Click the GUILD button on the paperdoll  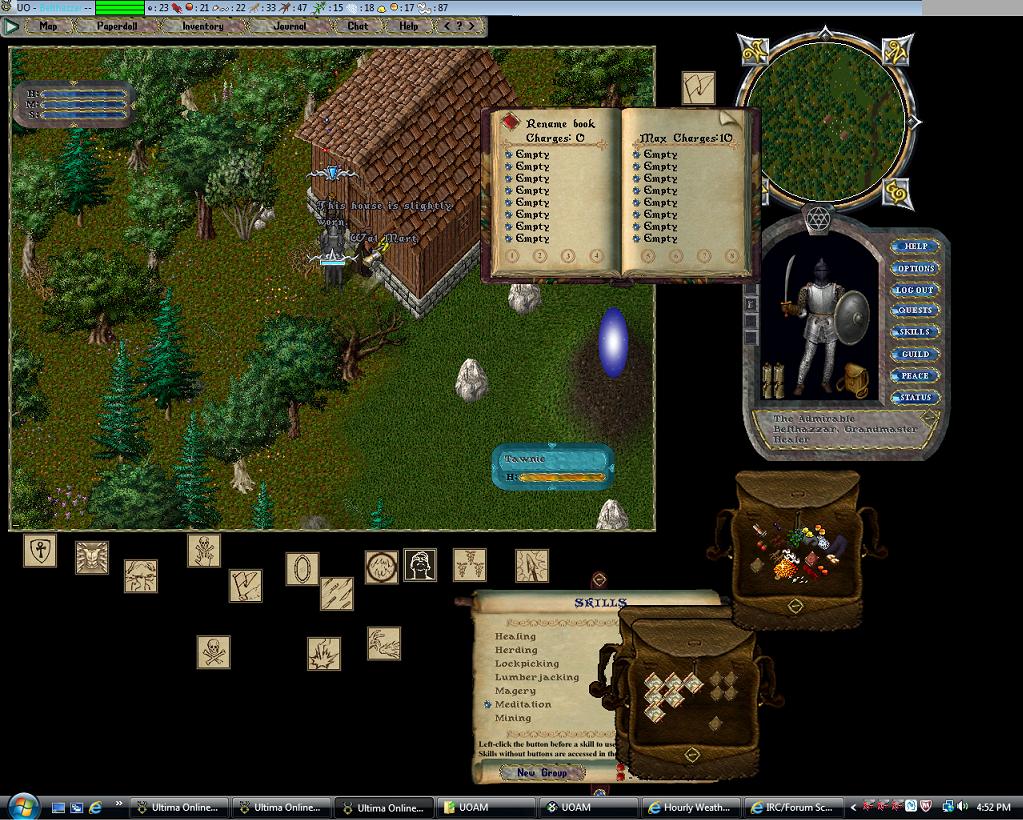(x=915, y=354)
